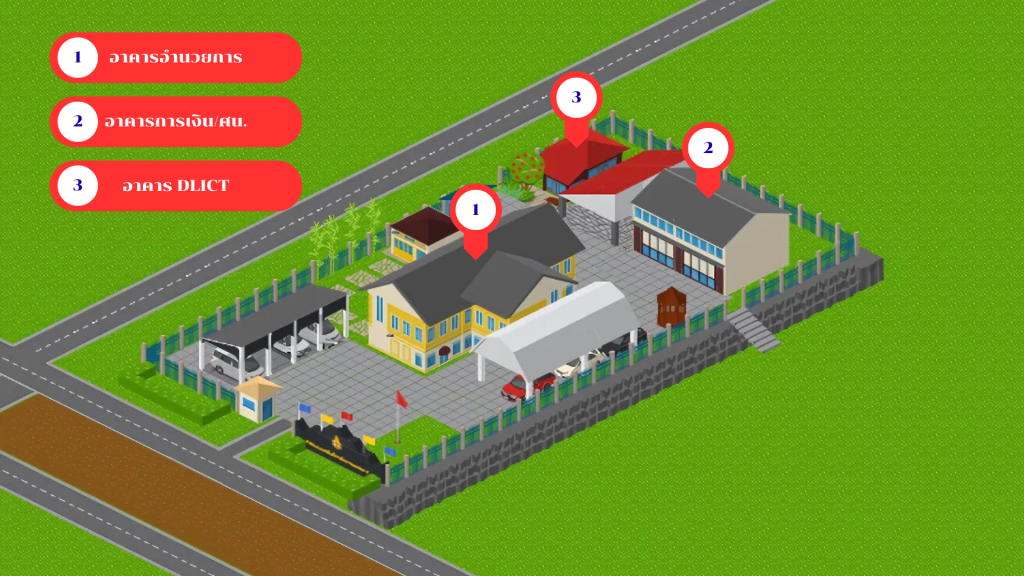This screenshot has width=1024, height=576.
Task: Select map pin number 2
Action: click(708, 149)
